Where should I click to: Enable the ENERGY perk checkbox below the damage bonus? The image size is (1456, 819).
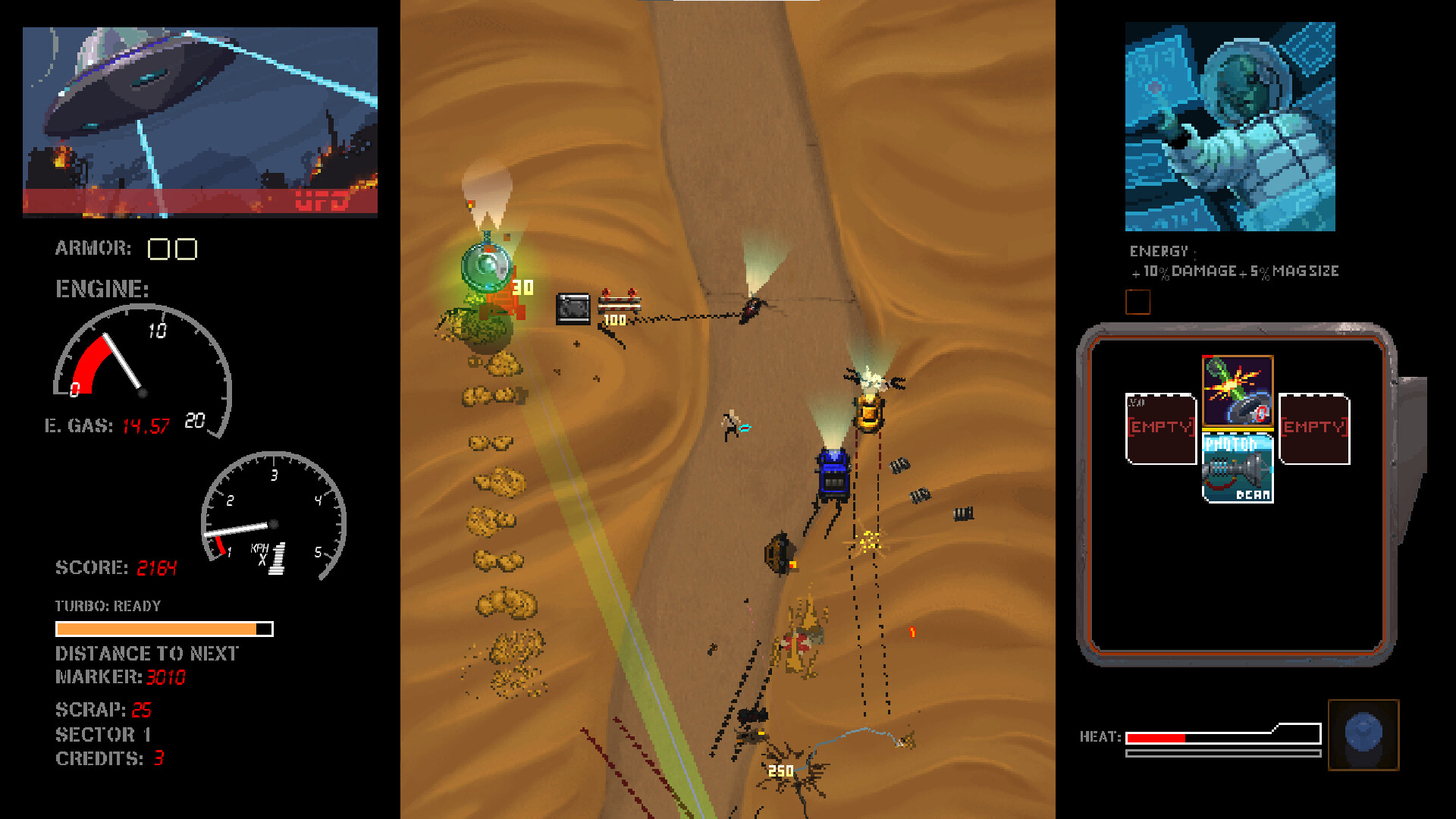point(1137,302)
